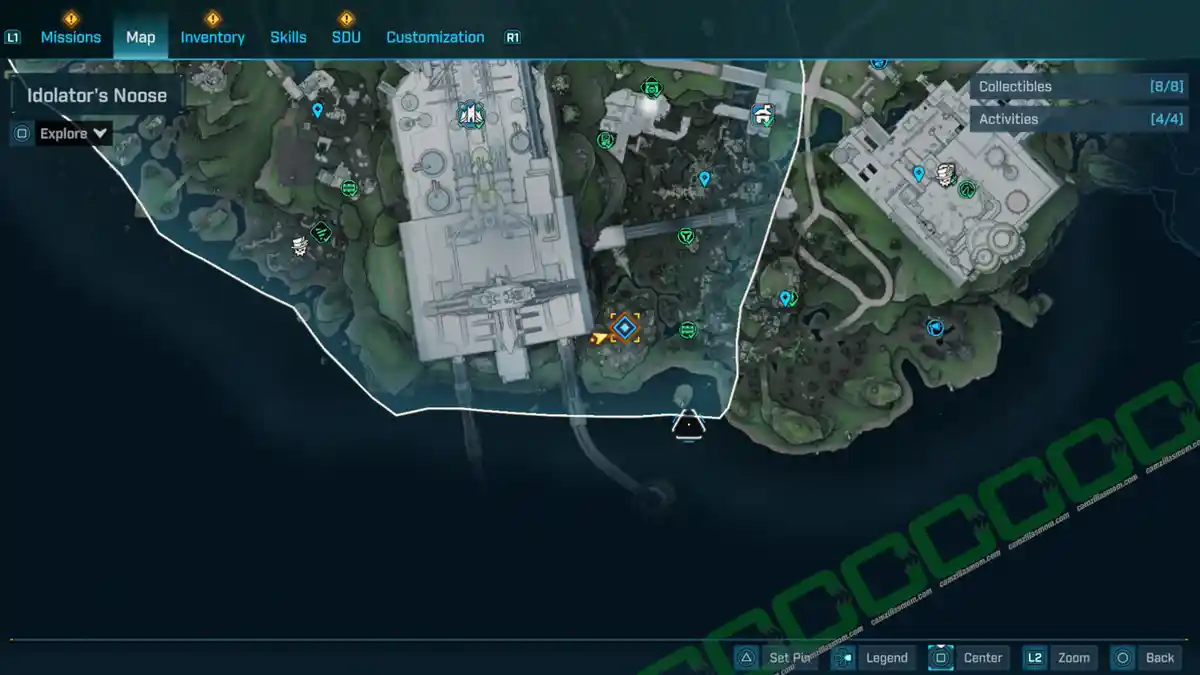Show the Collectibles list
1200x675 pixels.
click(1063, 87)
